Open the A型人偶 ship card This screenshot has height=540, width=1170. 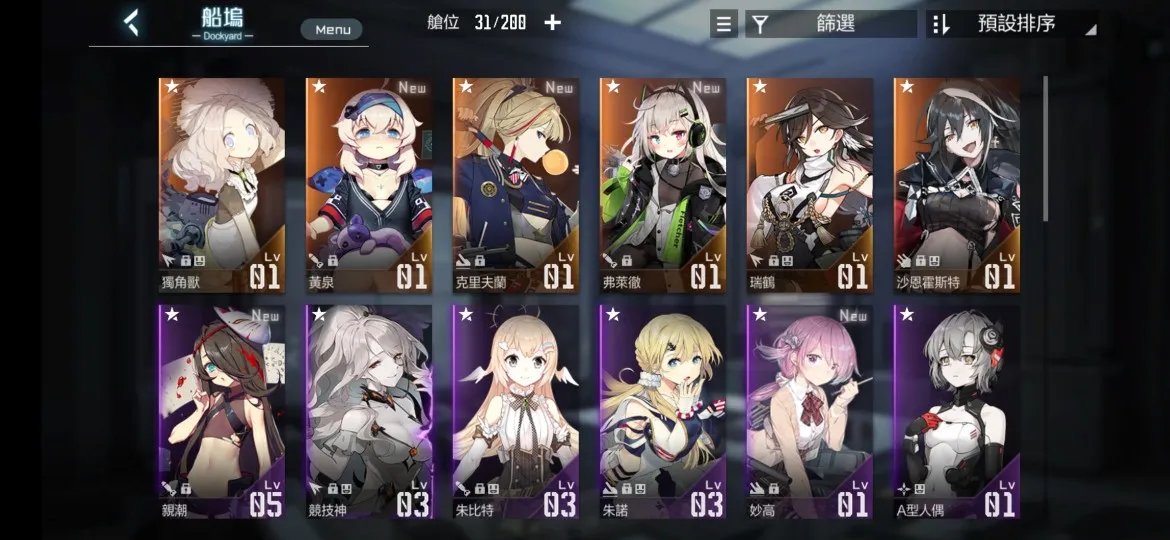pos(956,412)
